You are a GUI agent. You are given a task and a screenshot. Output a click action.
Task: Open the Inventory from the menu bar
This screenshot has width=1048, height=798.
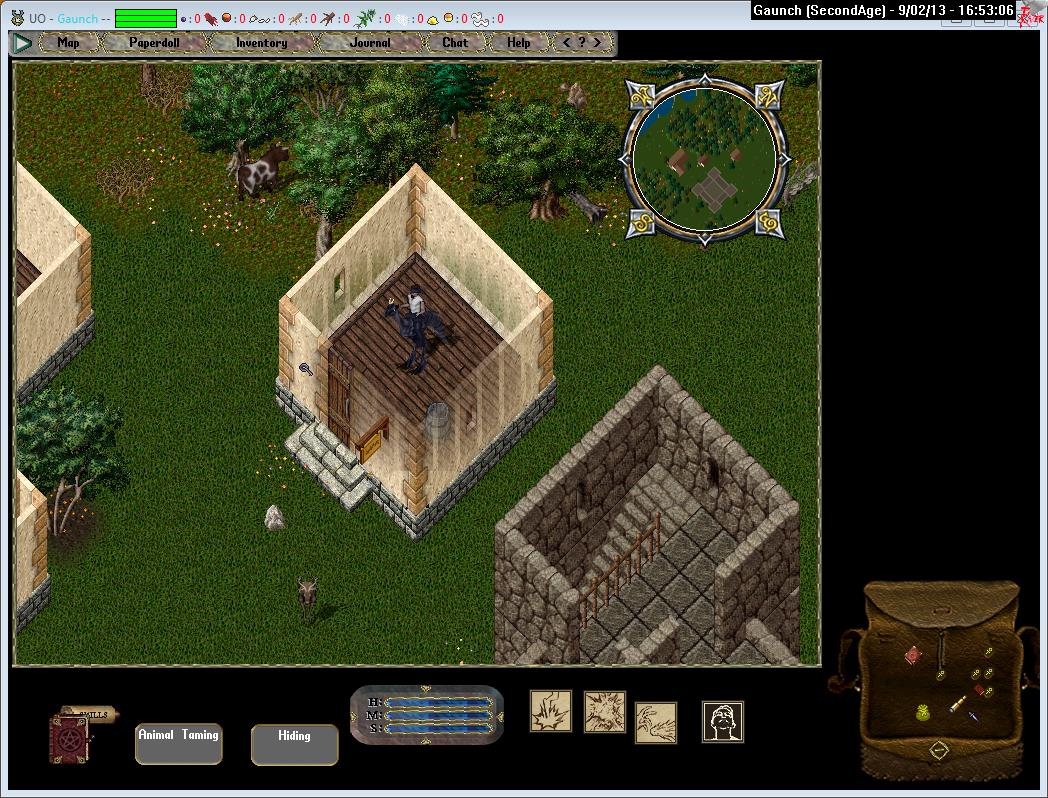[x=261, y=43]
